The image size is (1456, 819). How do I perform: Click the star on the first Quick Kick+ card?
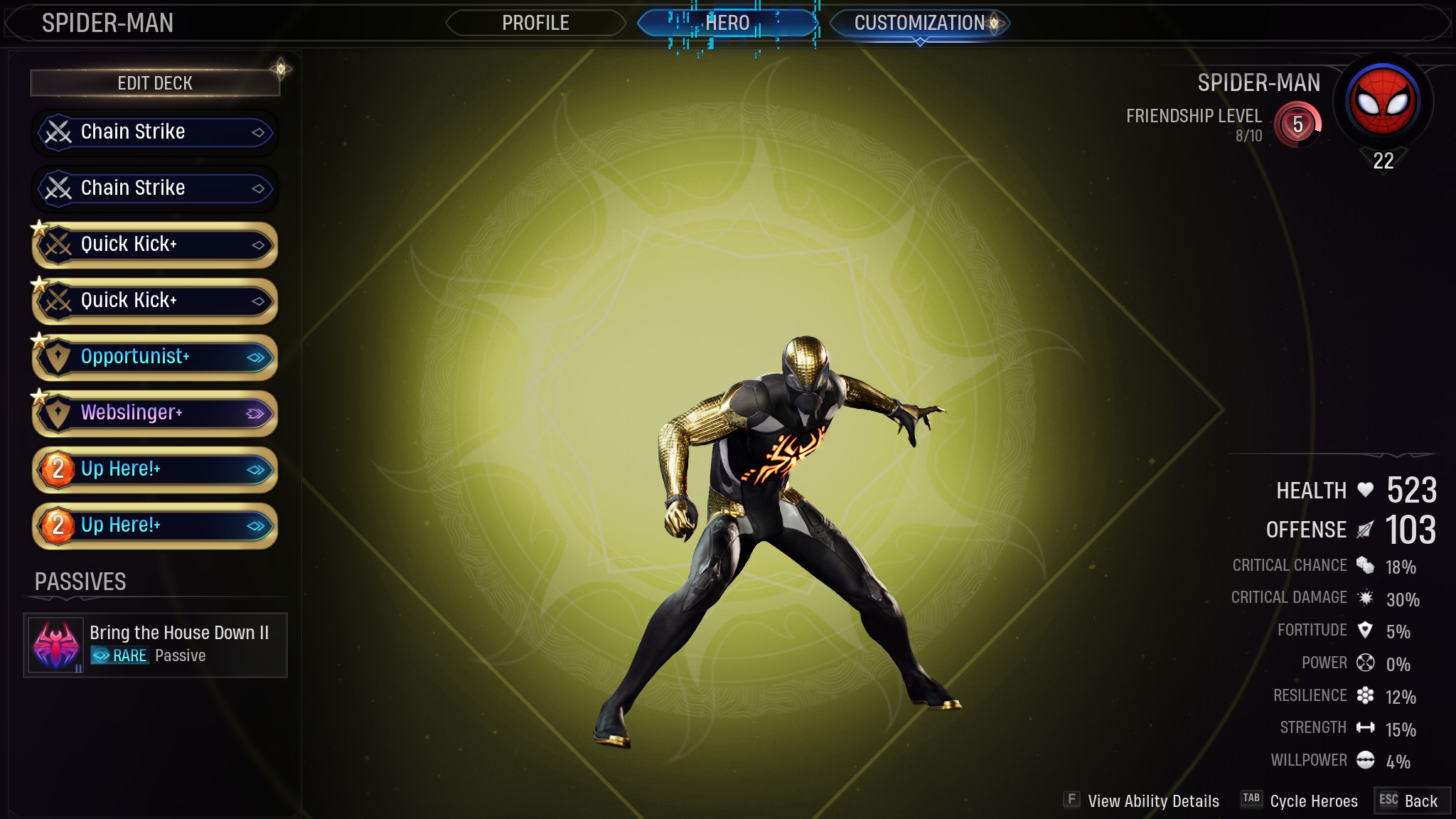(39, 226)
